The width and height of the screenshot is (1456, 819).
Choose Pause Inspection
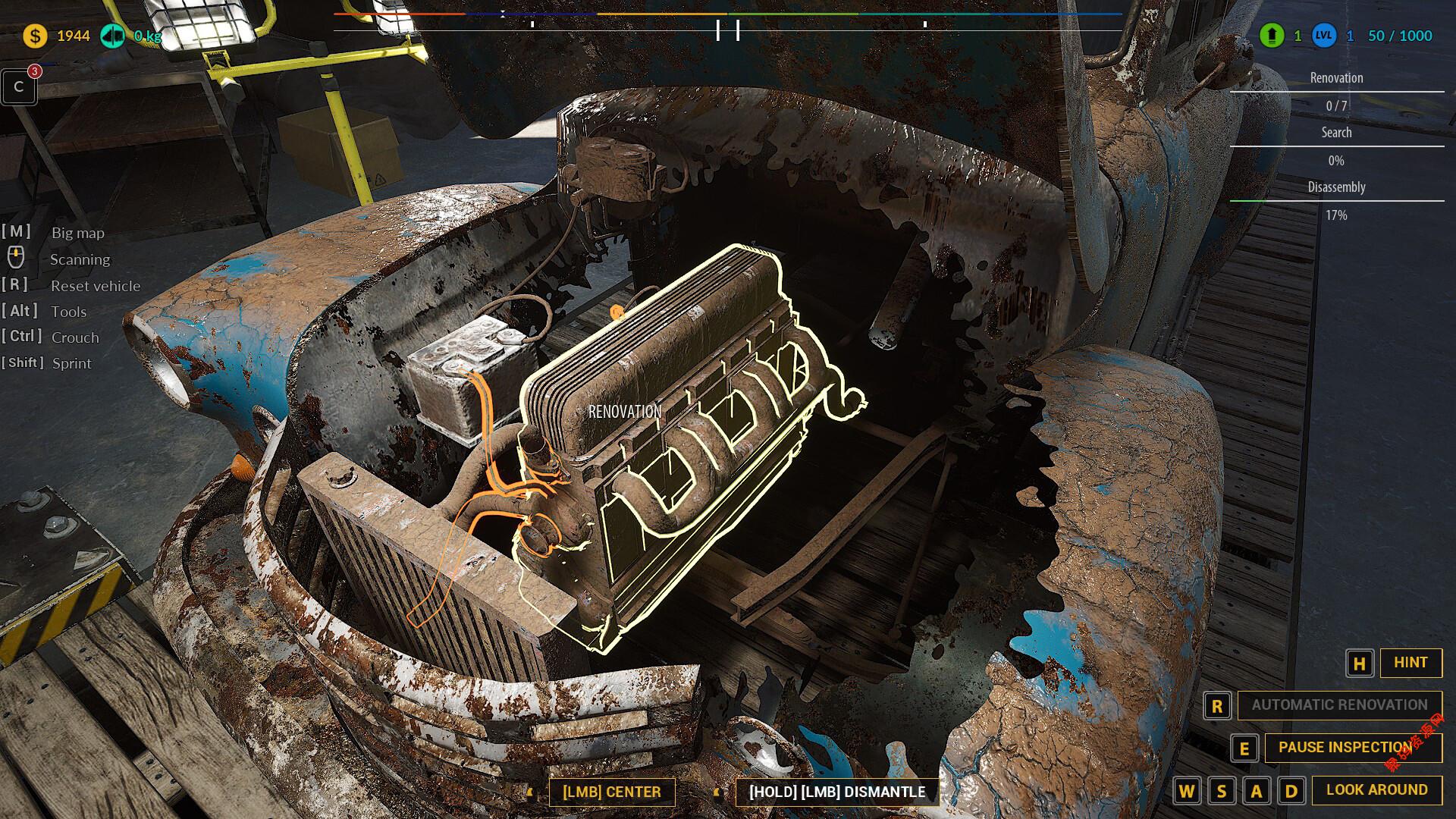pos(1345,748)
